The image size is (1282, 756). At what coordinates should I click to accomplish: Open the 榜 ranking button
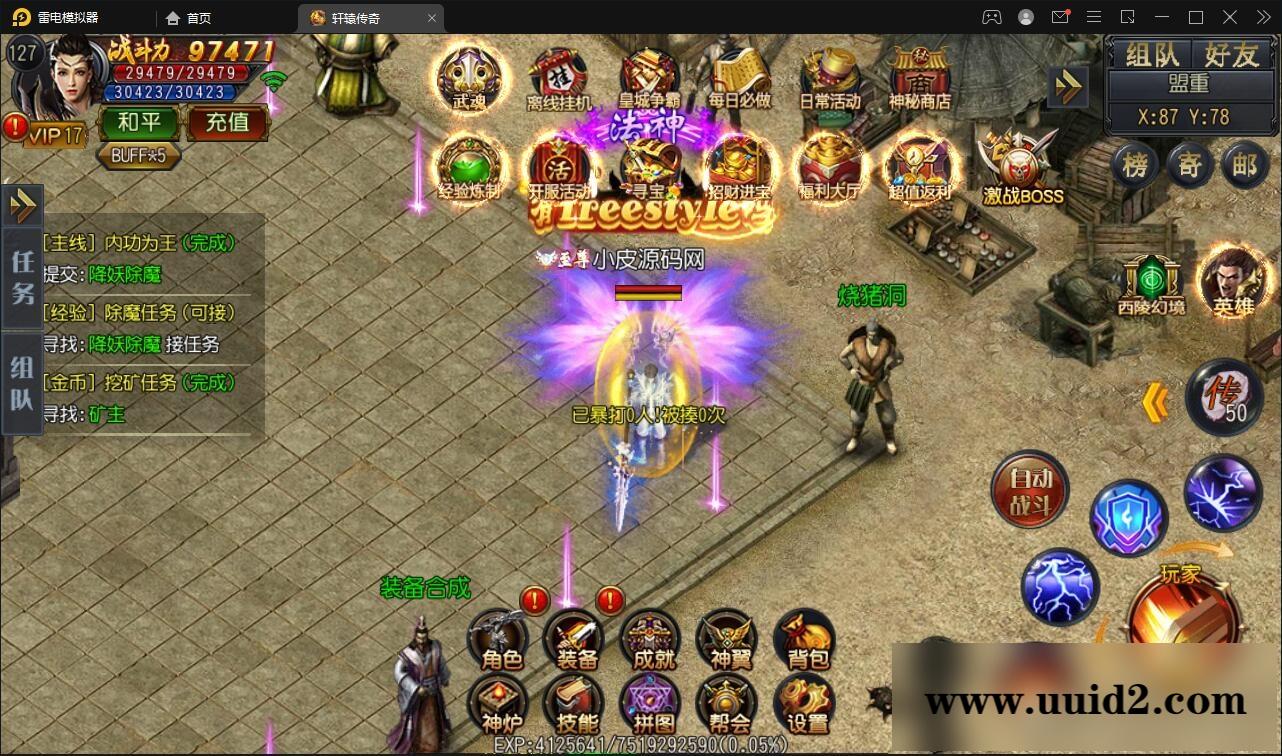[x=1135, y=164]
